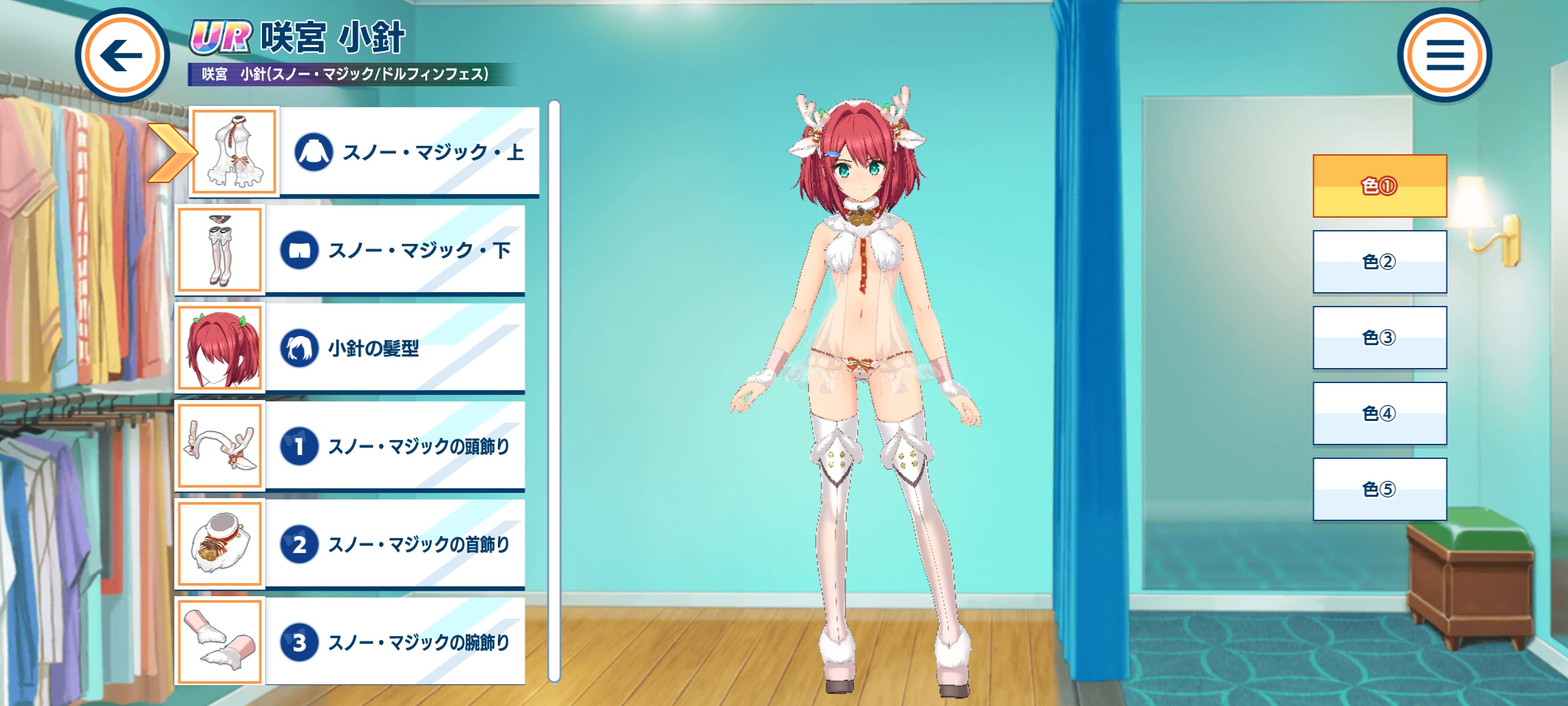The image size is (1568, 706).
Task: Choose color option 色①
Action: pos(1379,186)
